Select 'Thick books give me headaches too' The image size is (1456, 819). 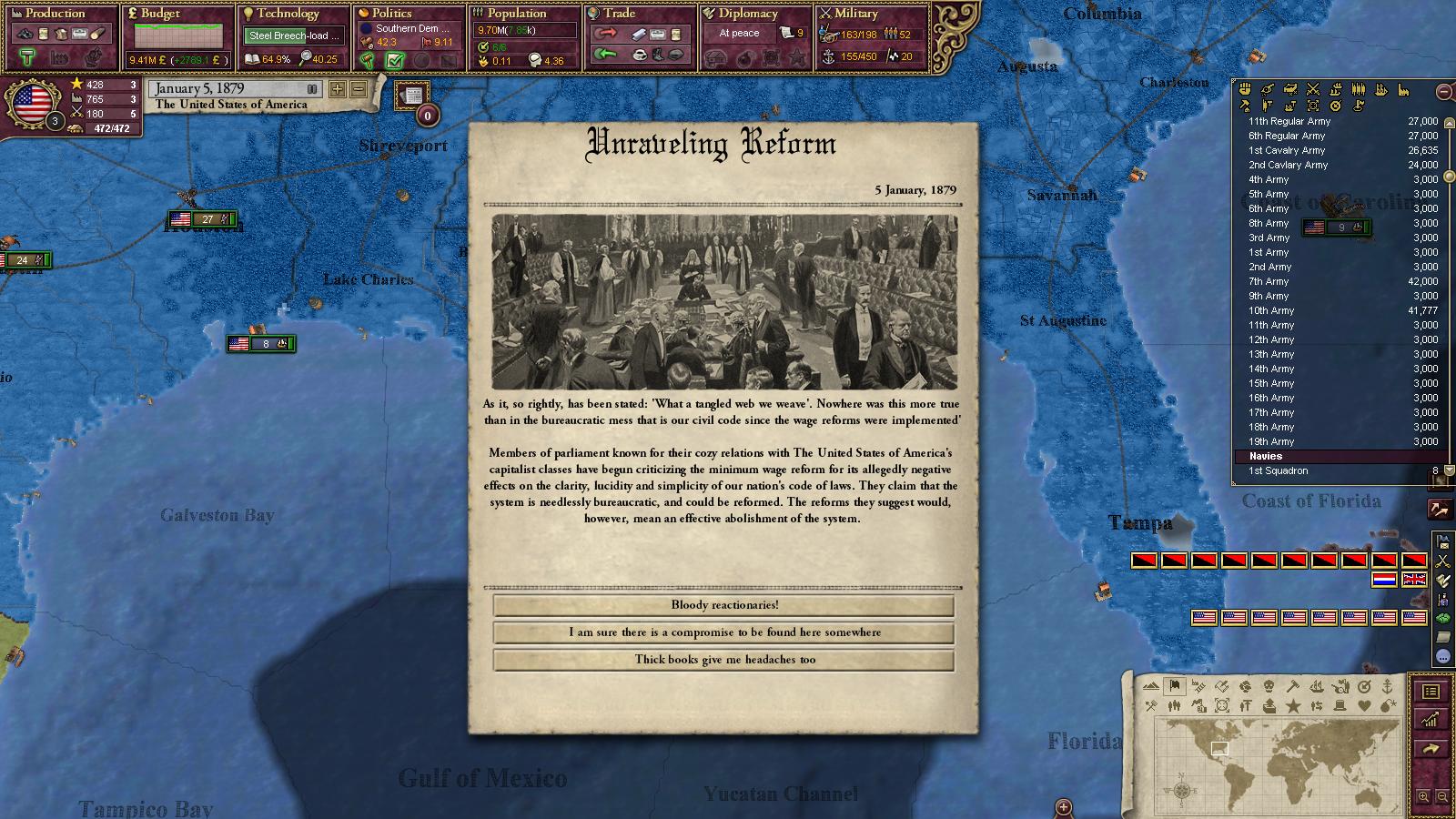724,660
